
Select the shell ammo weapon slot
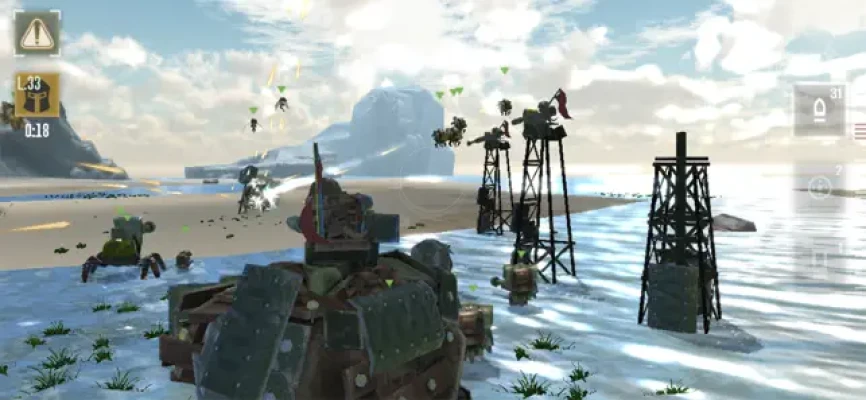[819, 109]
